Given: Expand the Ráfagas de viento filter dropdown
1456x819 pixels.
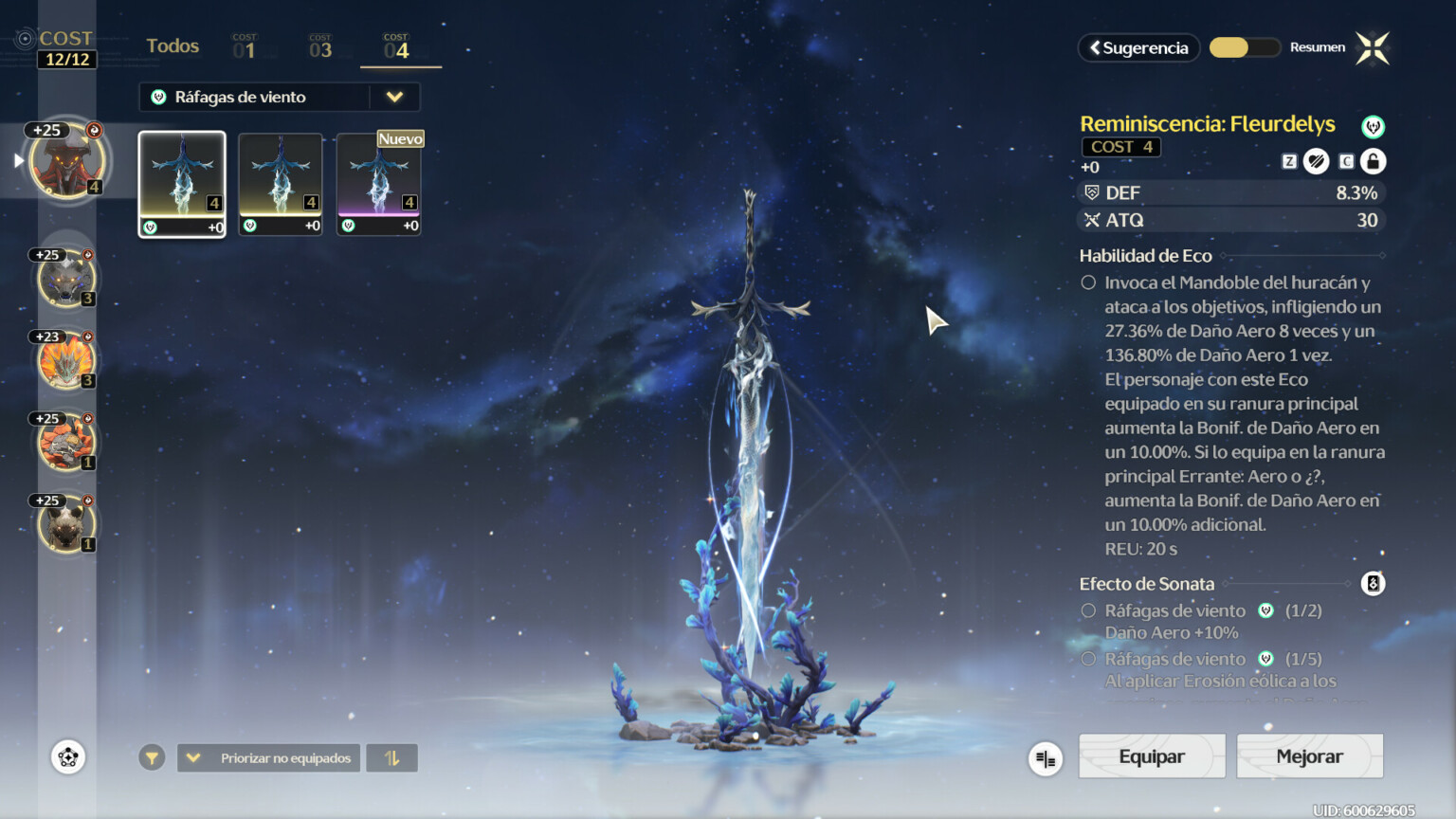Looking at the screenshot, I should click(397, 97).
